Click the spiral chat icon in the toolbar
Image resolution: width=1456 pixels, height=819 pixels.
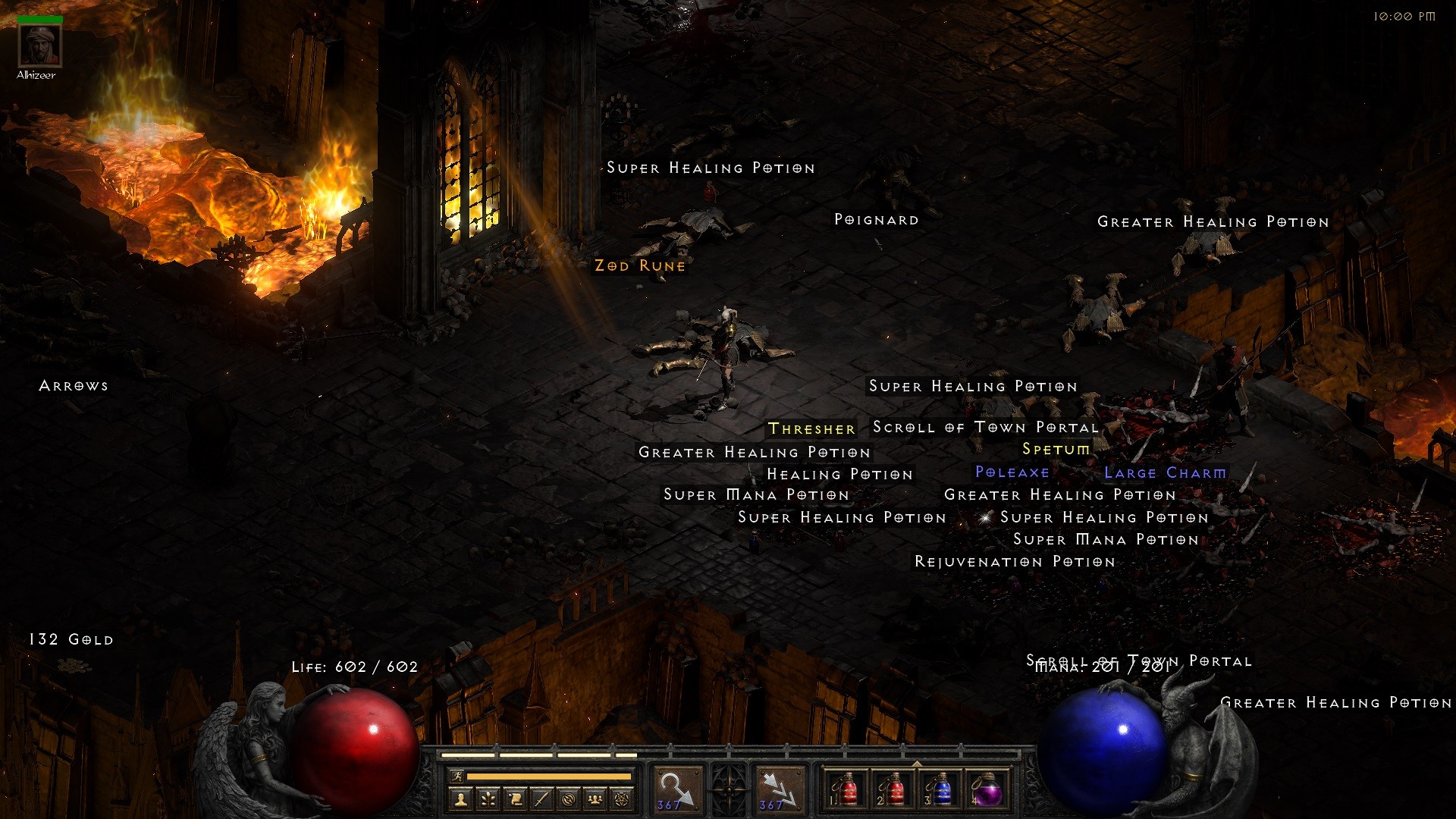tap(566, 799)
